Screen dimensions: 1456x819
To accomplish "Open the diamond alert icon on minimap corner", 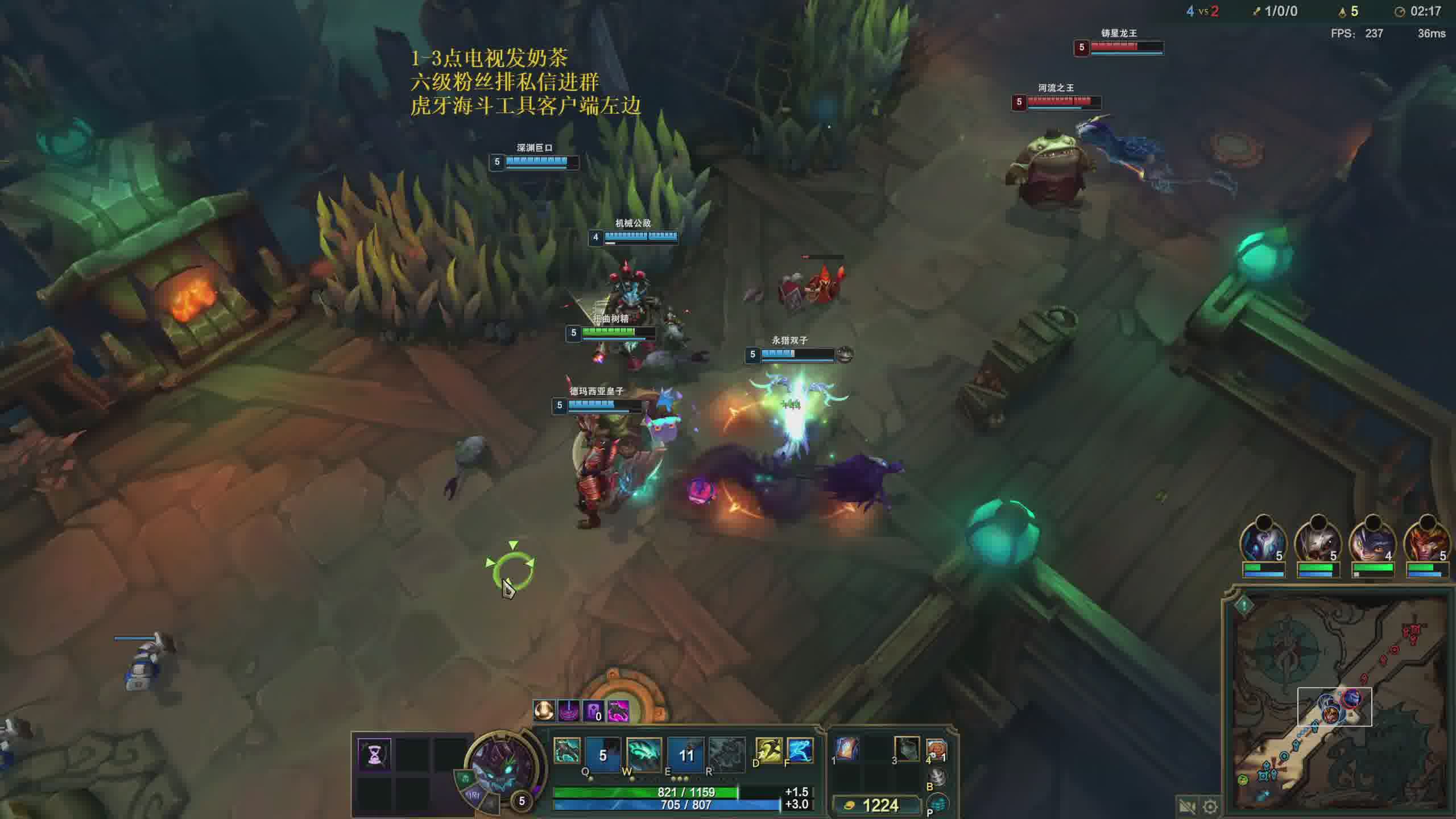I will click(1244, 606).
